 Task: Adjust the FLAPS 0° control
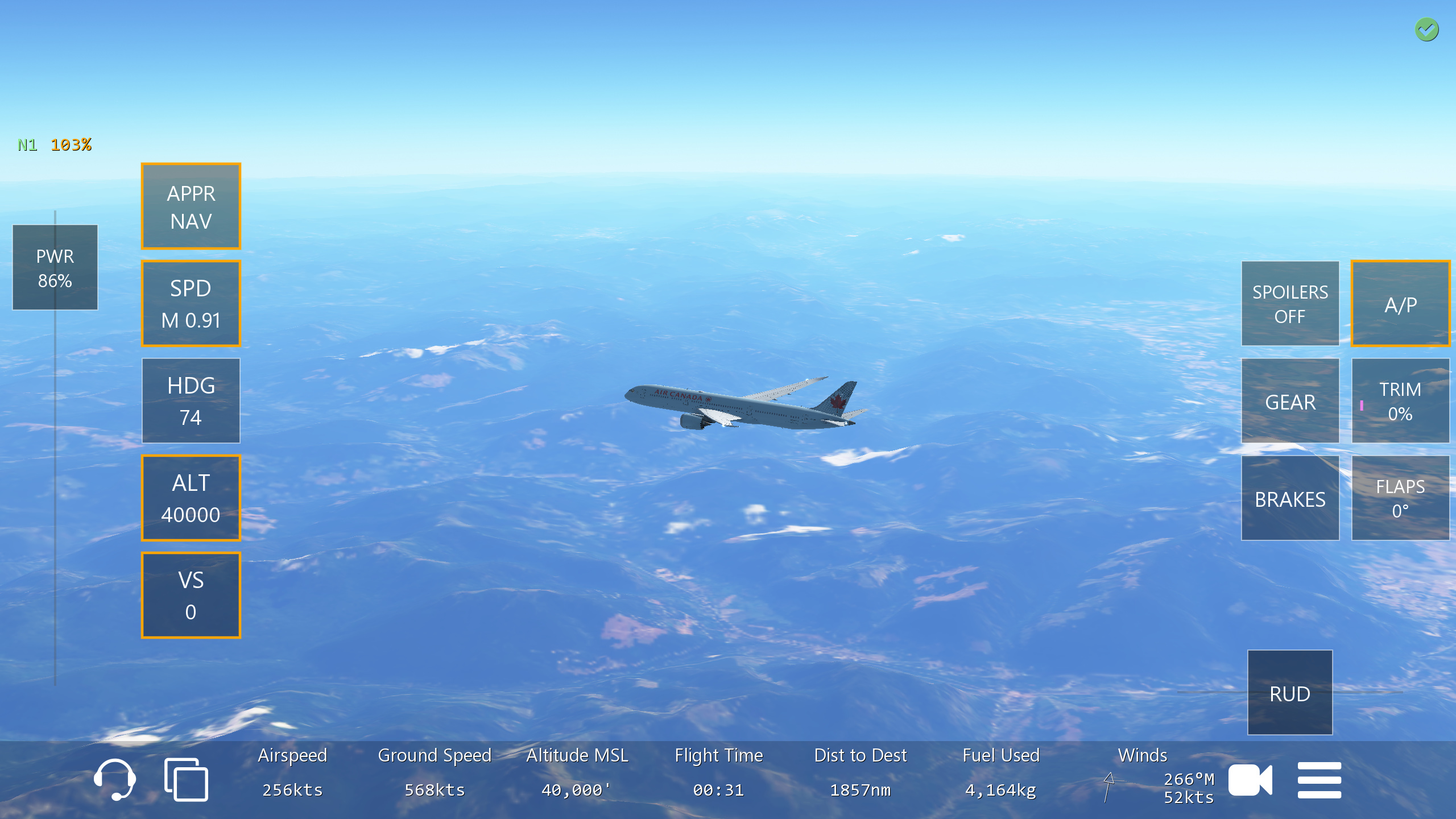click(1400, 498)
